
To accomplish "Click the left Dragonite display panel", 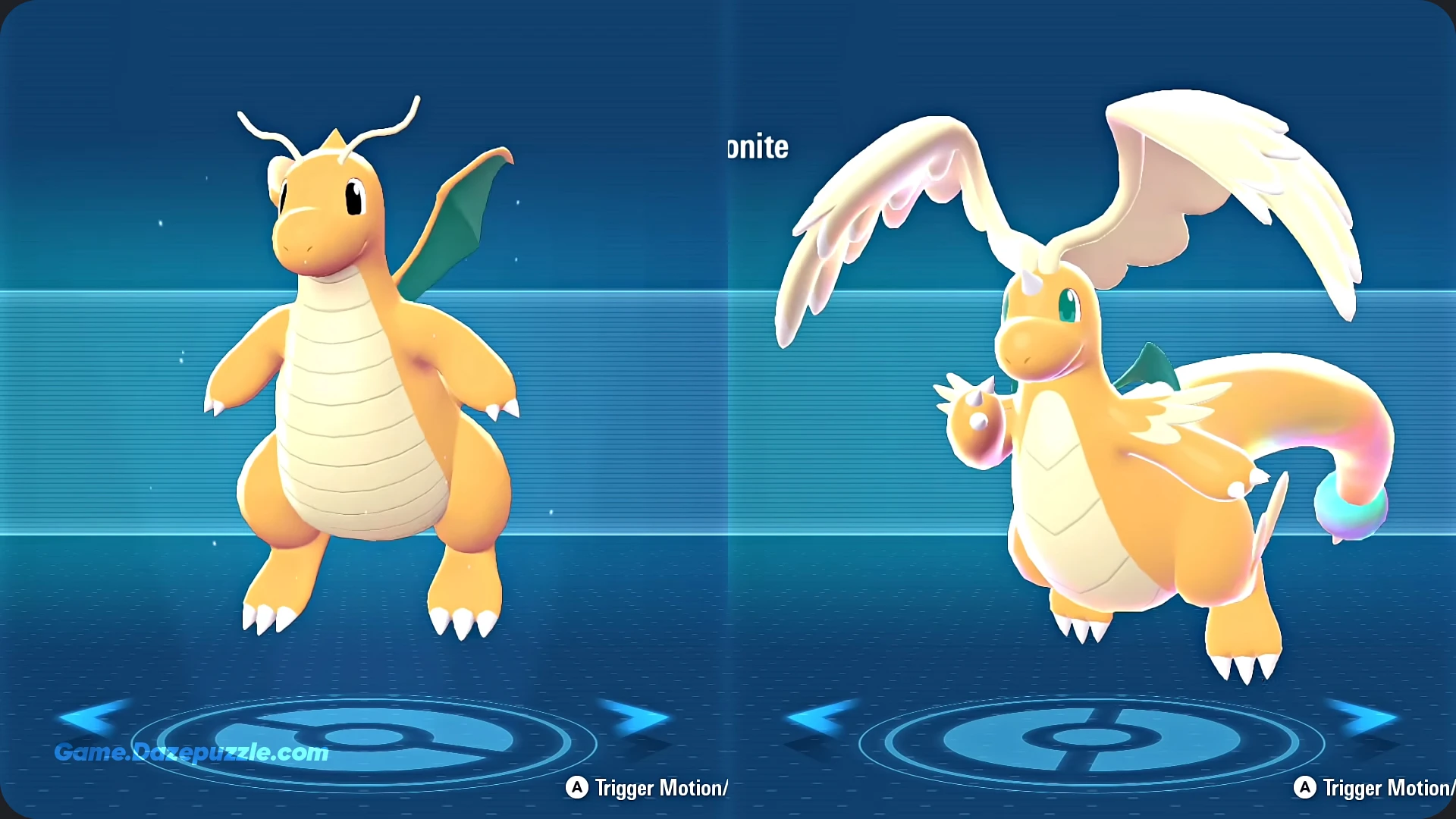I will (x=356, y=379).
